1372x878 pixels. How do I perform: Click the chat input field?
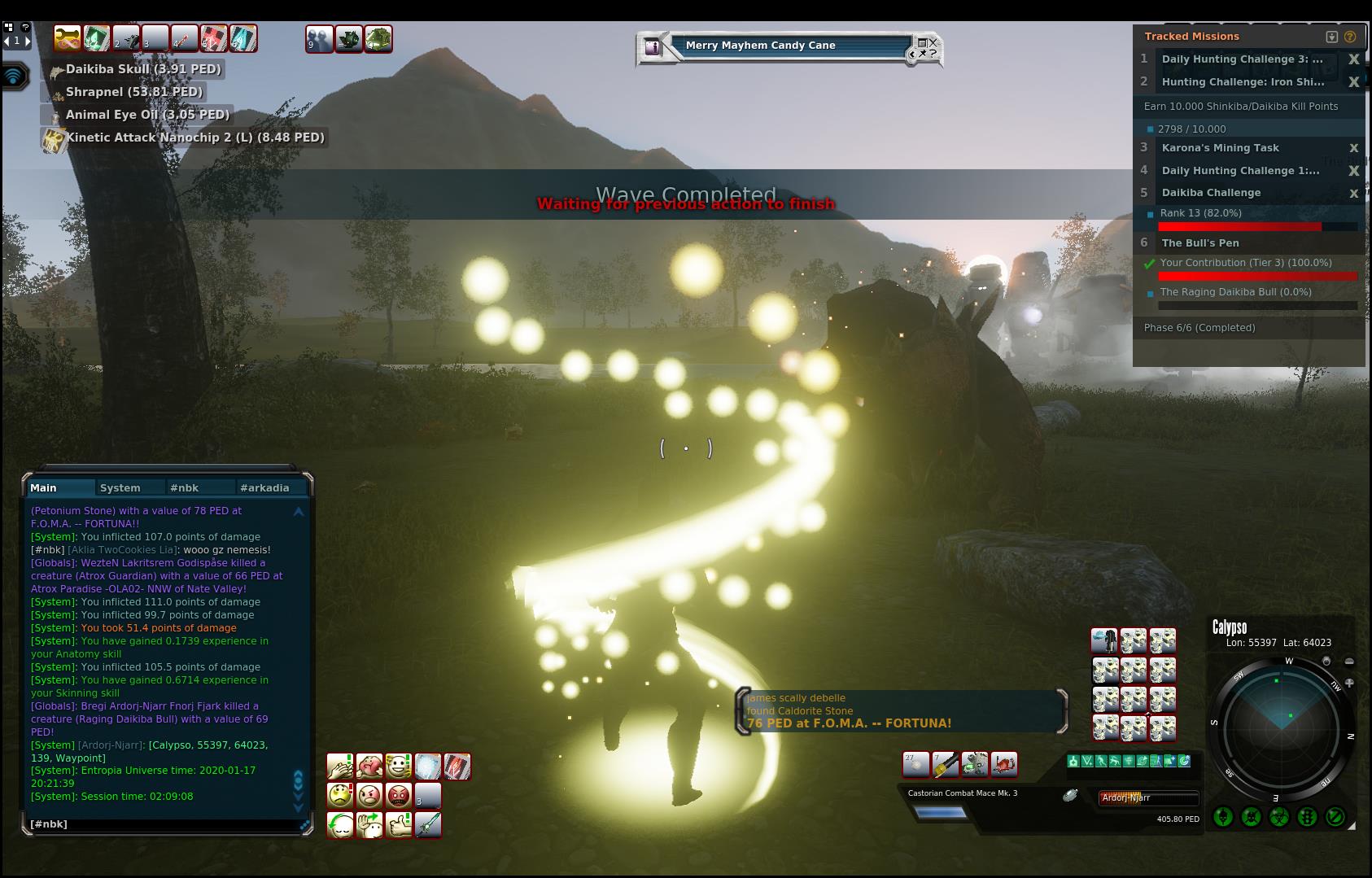tap(163, 824)
